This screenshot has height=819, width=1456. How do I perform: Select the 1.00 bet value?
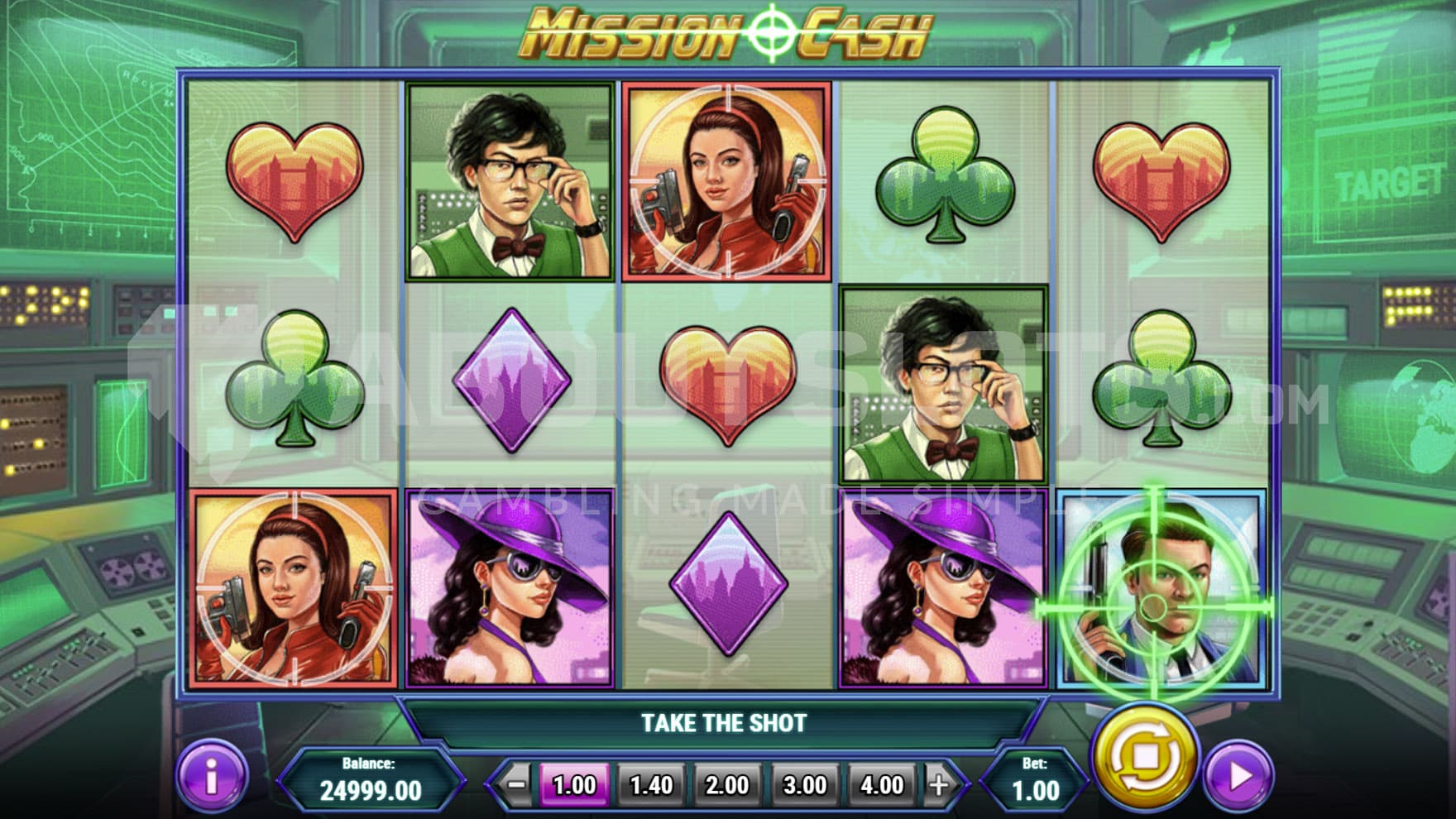(574, 784)
